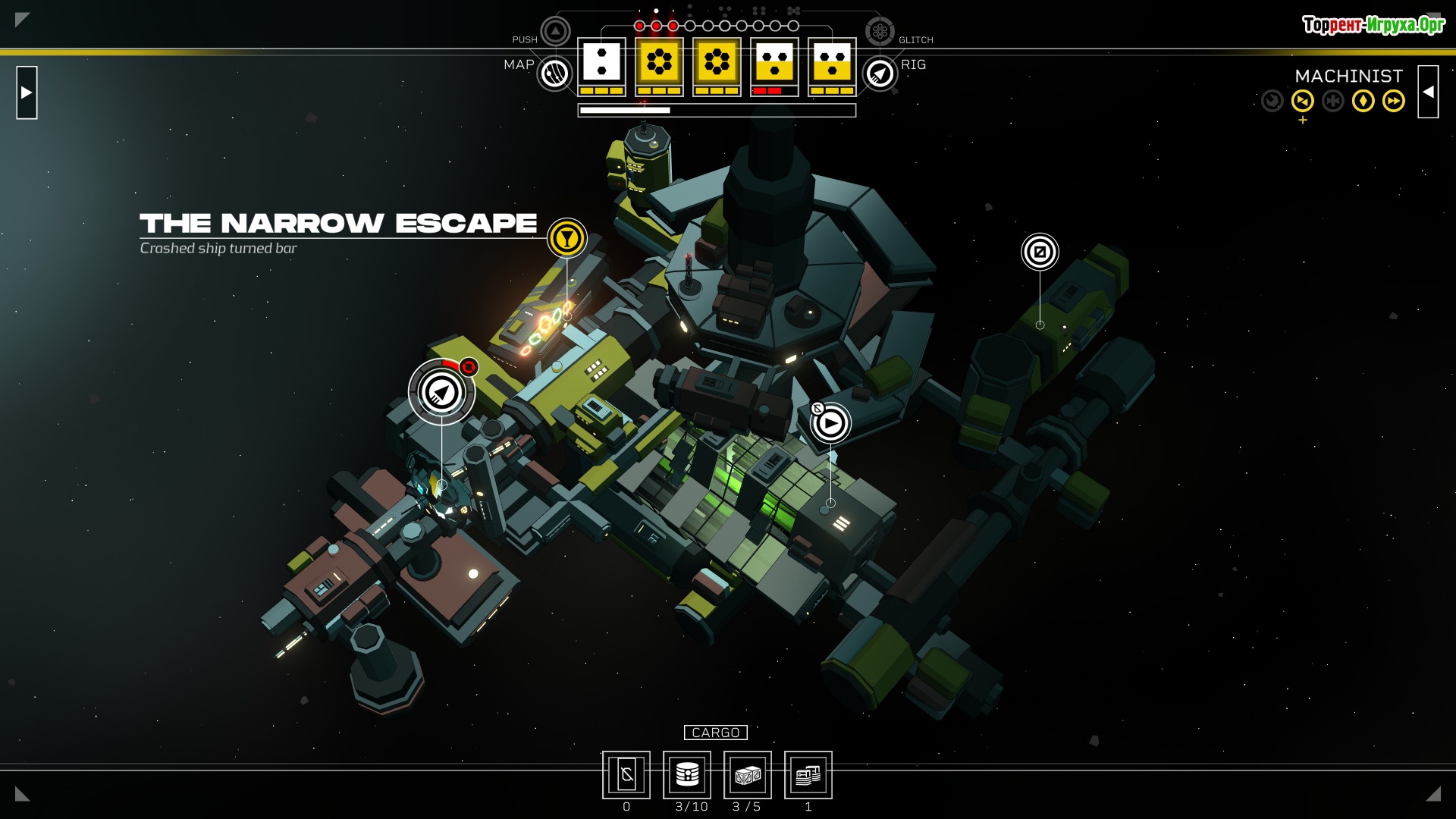Screen dimensions: 1456x819
Task: Select the cargo slot showing 3/10
Action: tap(687, 775)
